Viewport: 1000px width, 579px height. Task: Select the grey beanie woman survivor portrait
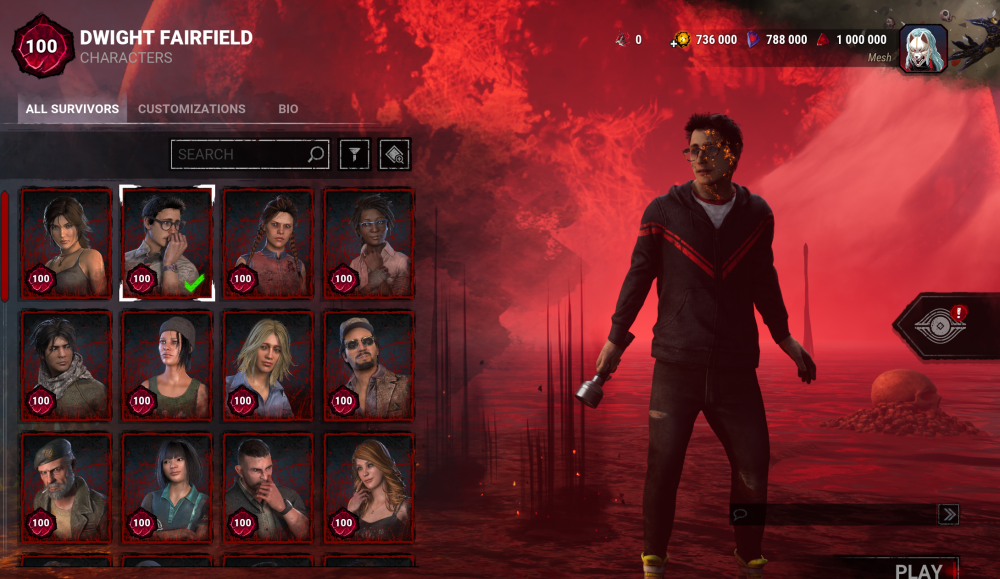pos(167,365)
